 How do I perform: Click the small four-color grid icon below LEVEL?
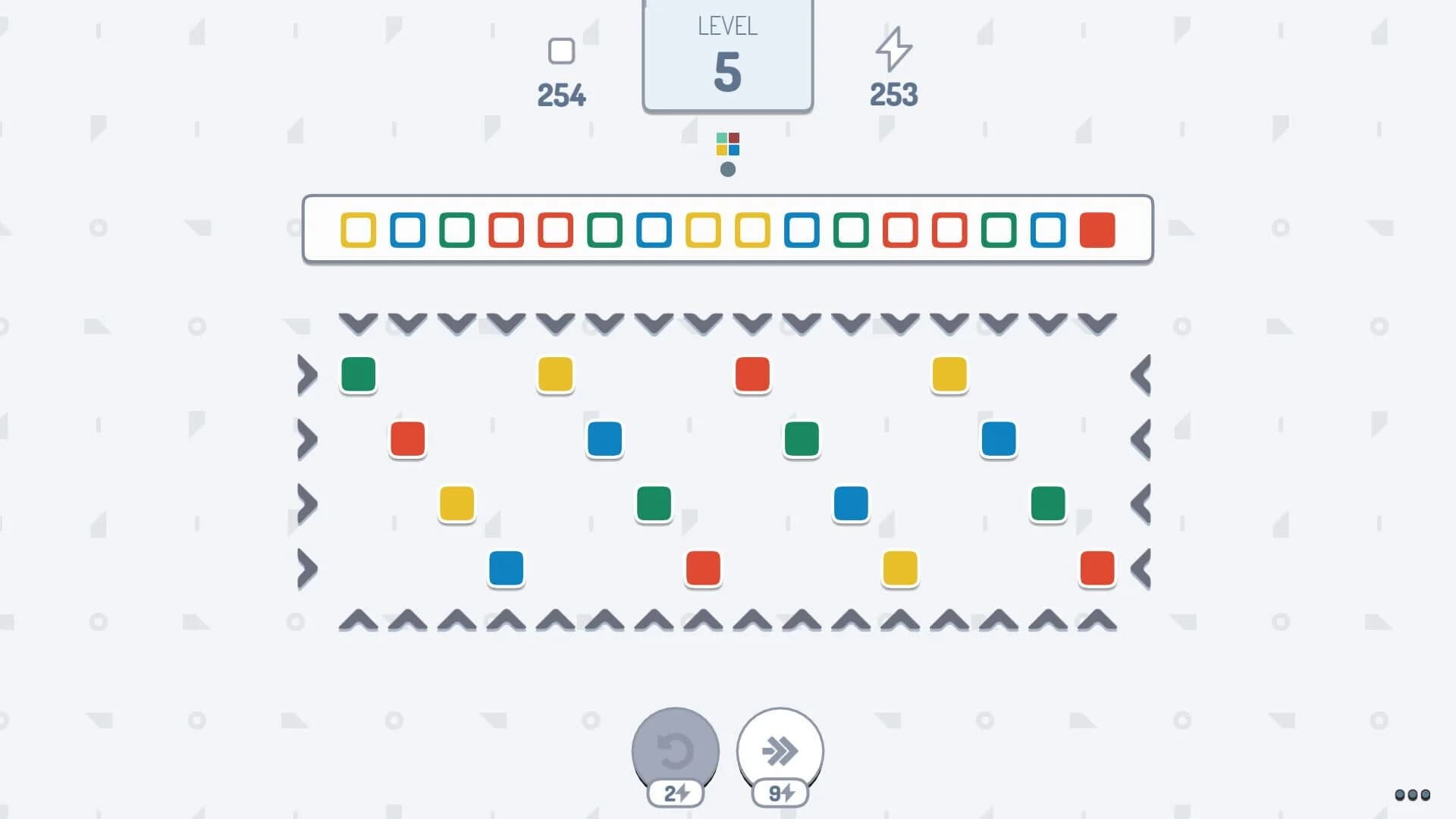727,146
